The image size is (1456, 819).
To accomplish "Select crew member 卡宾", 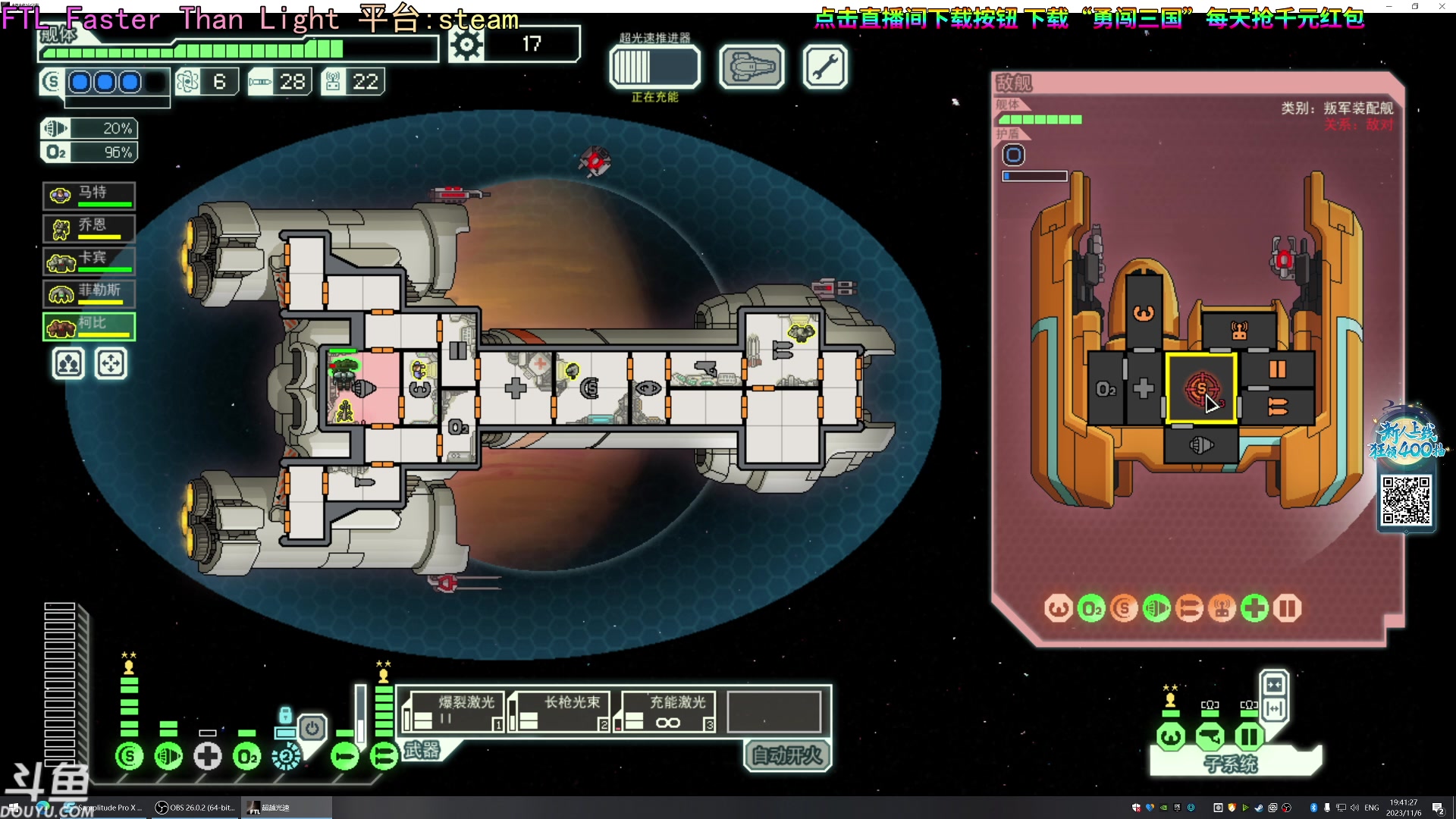I will coord(89,260).
